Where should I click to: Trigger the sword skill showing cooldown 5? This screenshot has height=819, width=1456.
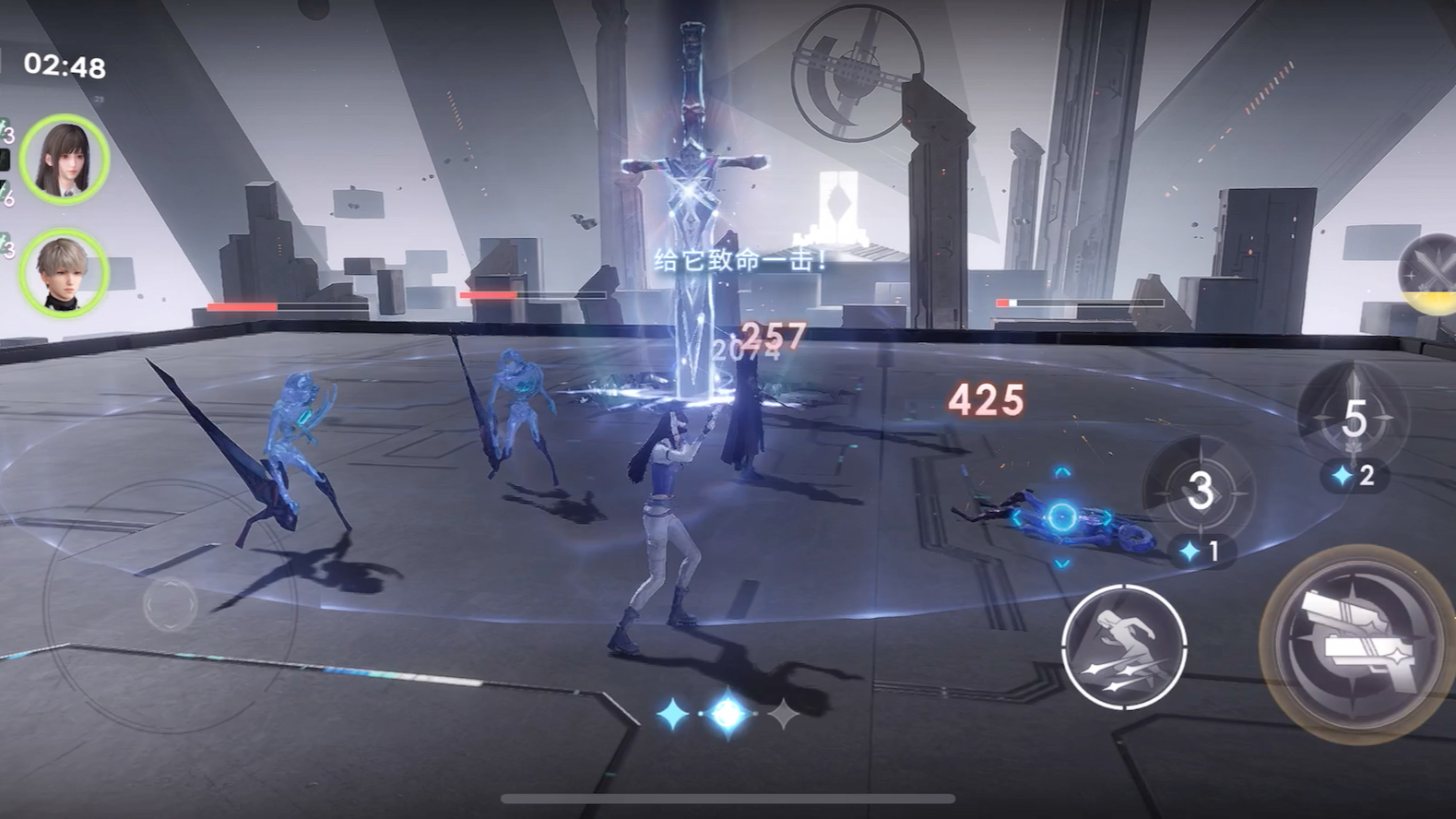(1352, 417)
